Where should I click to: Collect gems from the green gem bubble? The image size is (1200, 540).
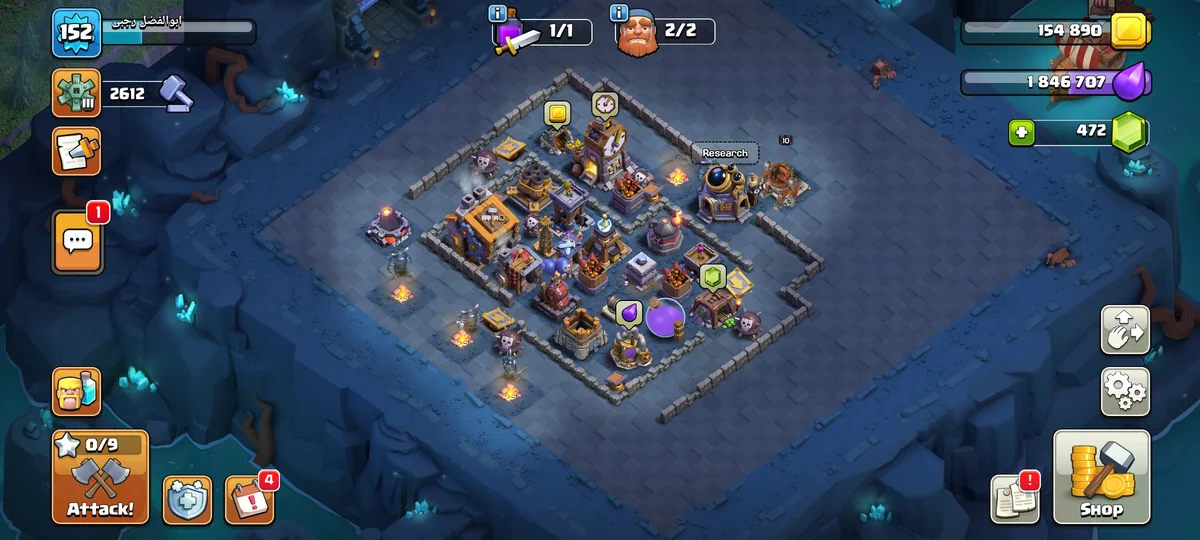pyautogui.click(x=711, y=276)
